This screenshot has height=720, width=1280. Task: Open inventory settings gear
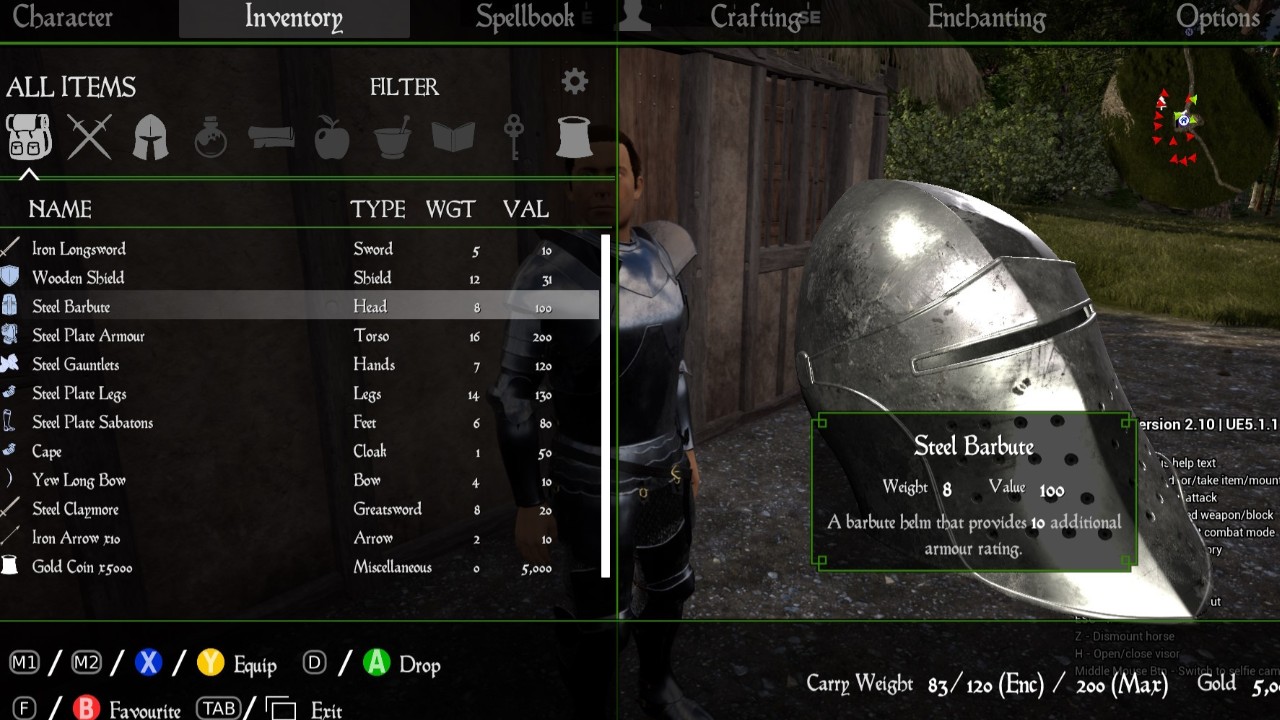coord(575,82)
